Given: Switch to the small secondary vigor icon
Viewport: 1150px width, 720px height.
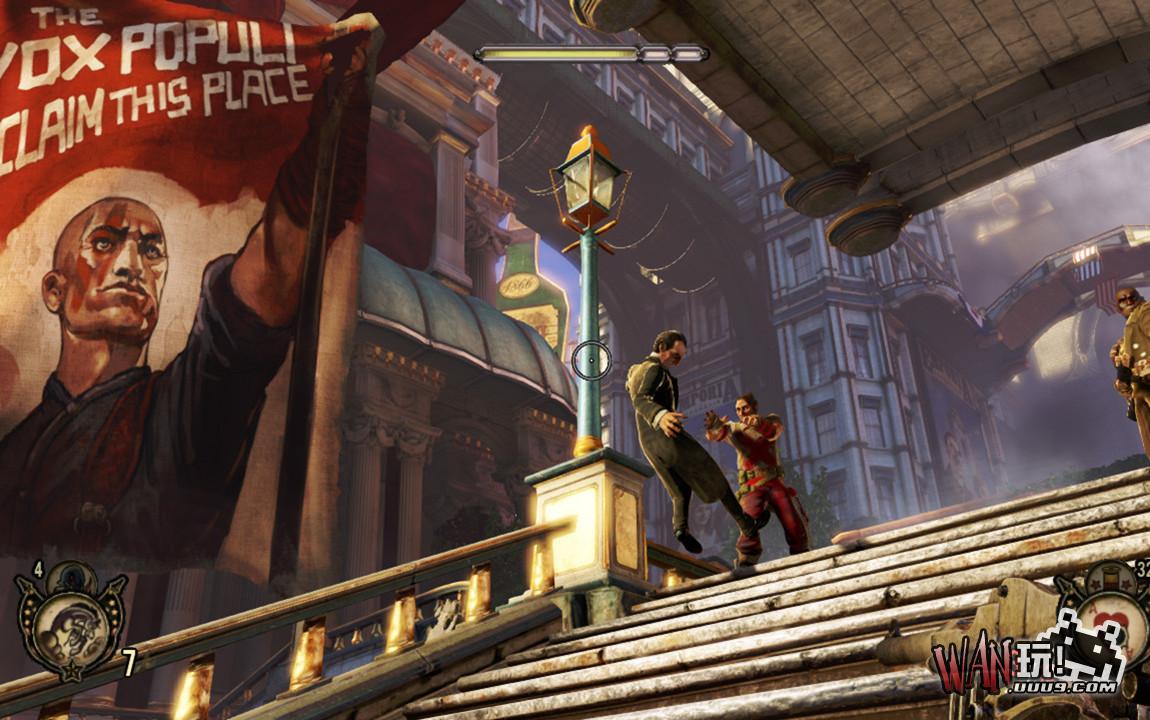Looking at the screenshot, I should (x=72, y=575).
